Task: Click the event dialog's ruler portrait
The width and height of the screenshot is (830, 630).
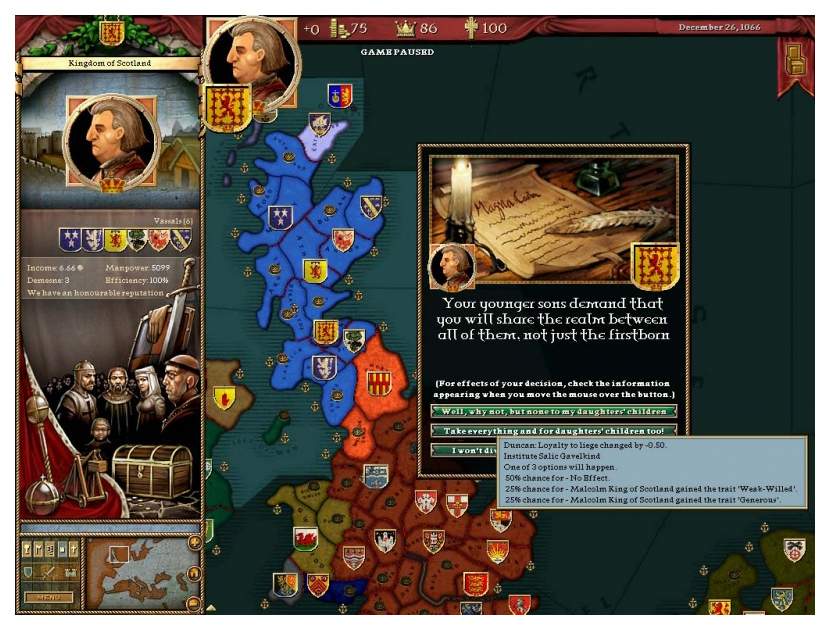Action: point(450,268)
